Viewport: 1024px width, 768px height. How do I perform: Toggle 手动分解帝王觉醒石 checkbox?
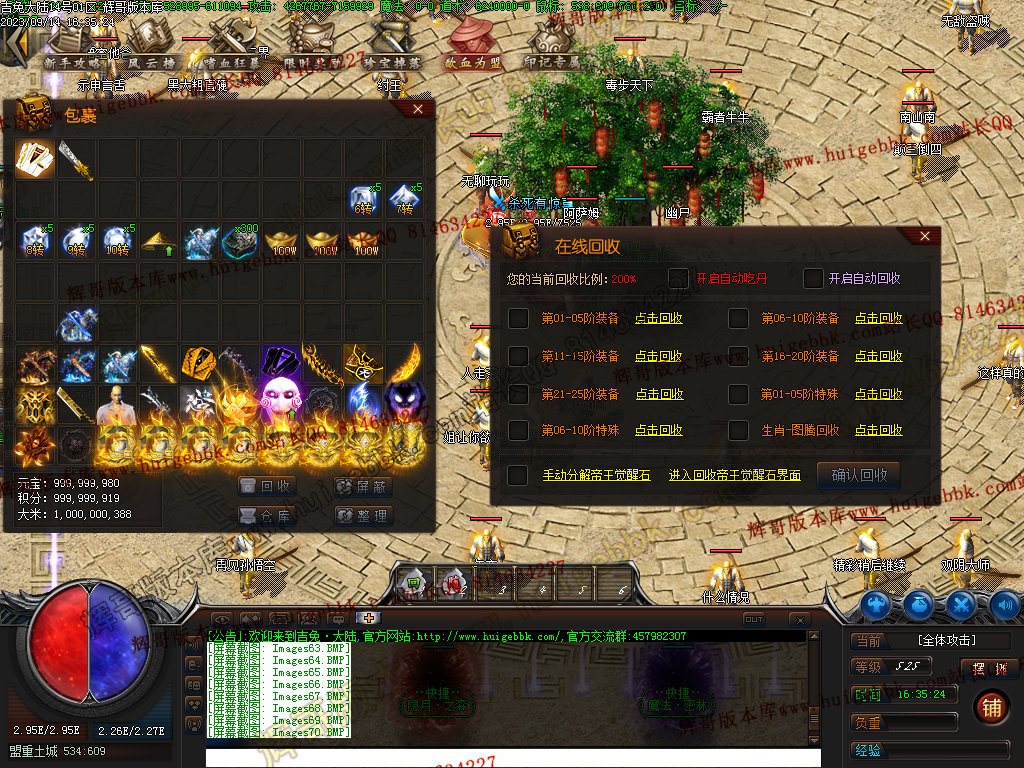pyautogui.click(x=518, y=475)
